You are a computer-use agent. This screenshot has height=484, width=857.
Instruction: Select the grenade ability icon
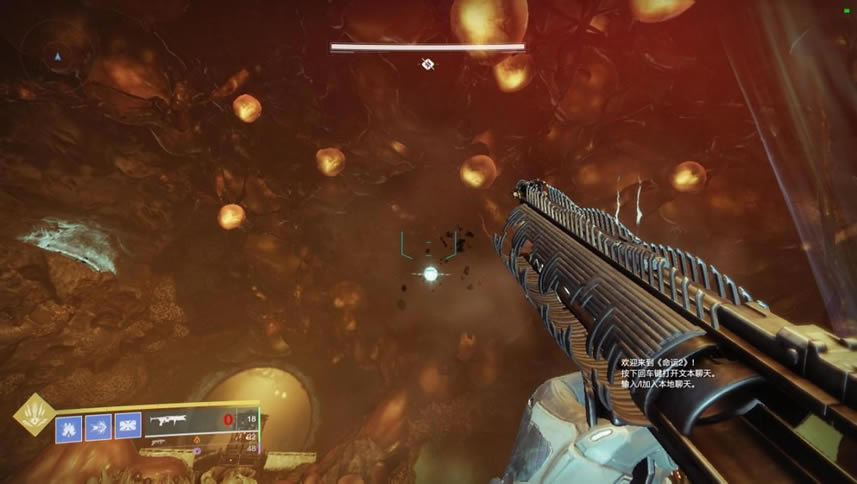[x=68, y=427]
